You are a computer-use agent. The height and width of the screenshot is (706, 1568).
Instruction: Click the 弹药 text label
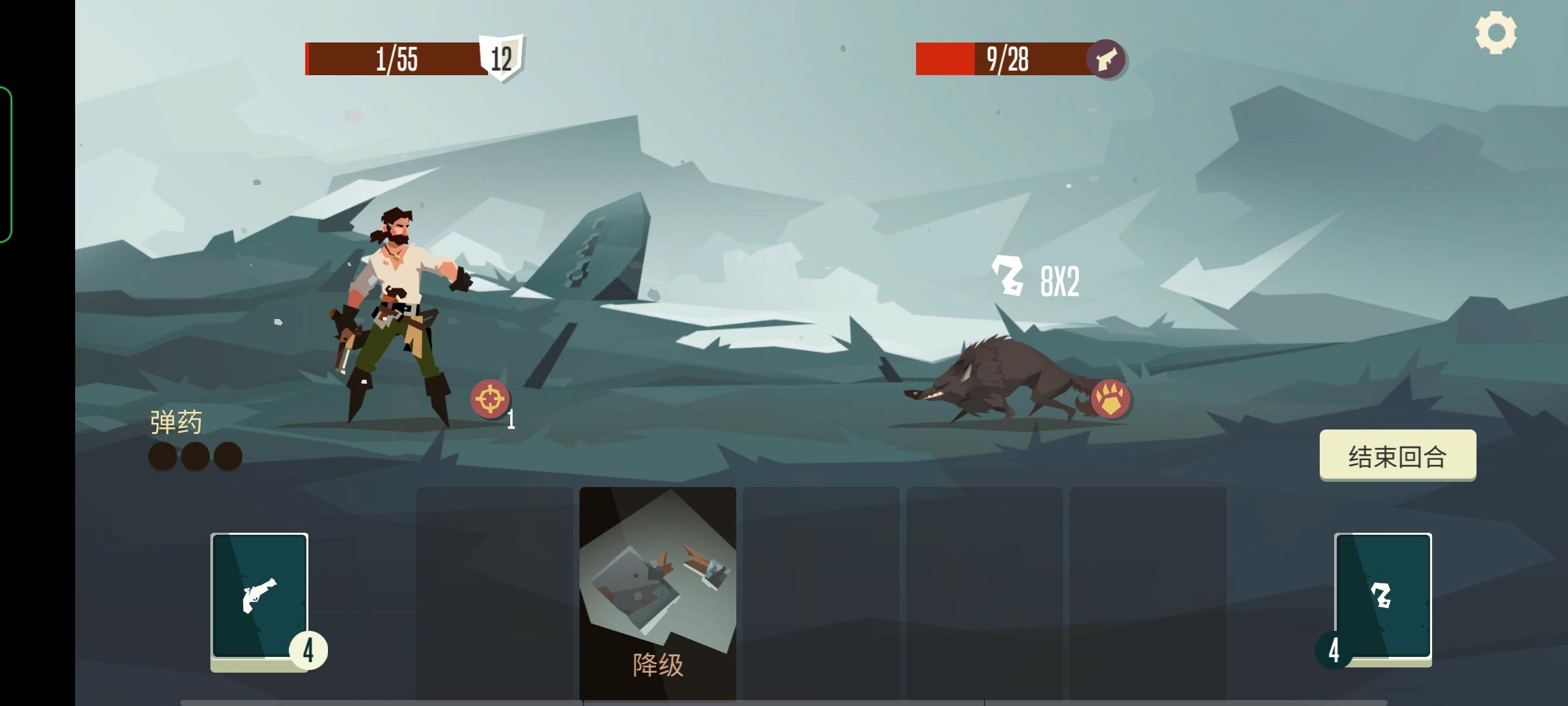pos(174,422)
